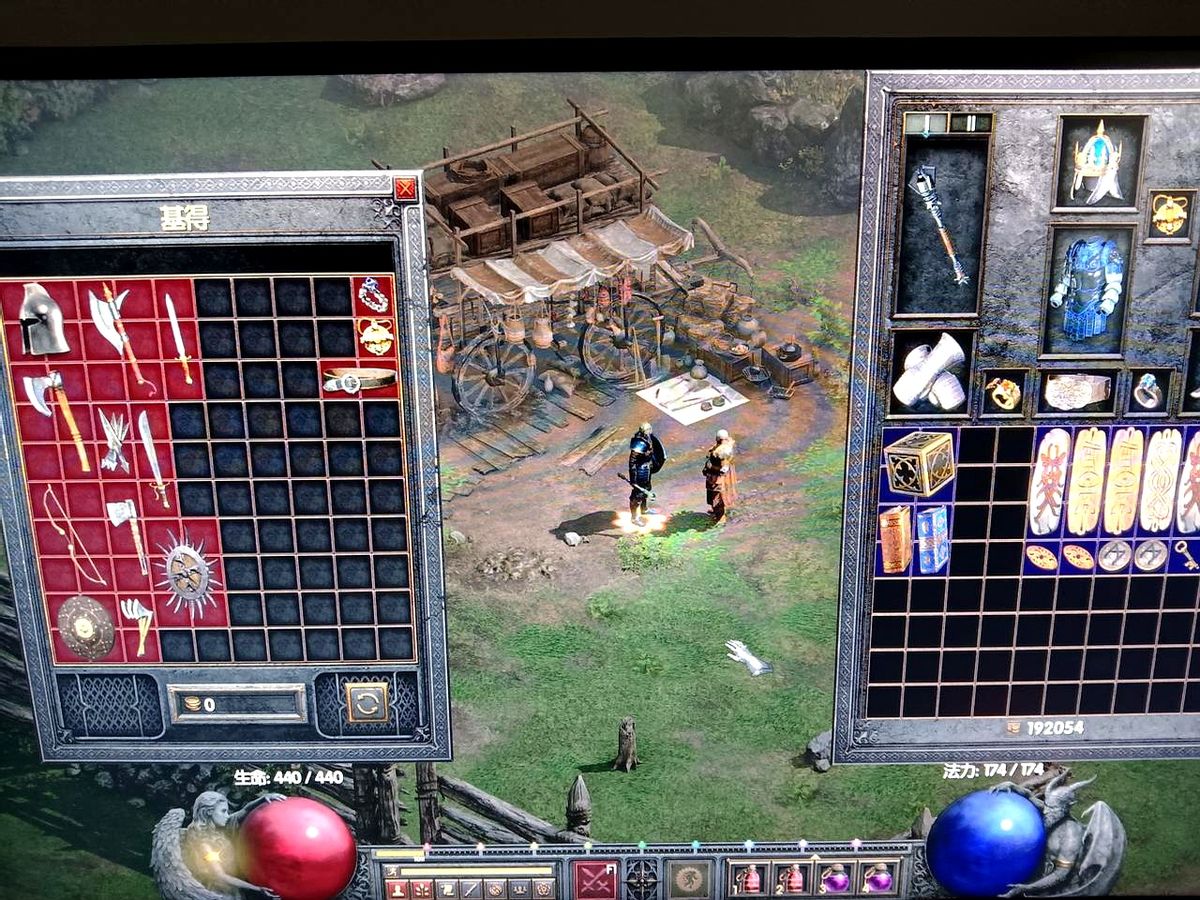
Task: Switch to weapon set II tab
Action: [x=969, y=123]
